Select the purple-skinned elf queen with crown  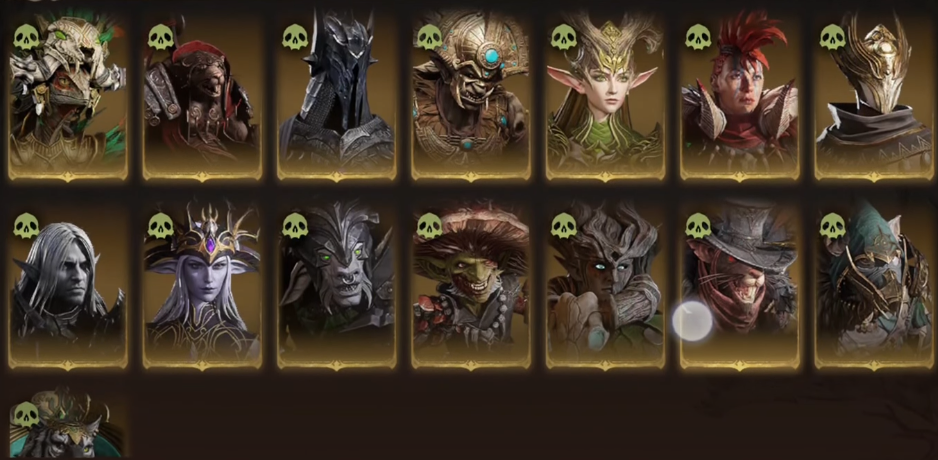click(x=202, y=287)
